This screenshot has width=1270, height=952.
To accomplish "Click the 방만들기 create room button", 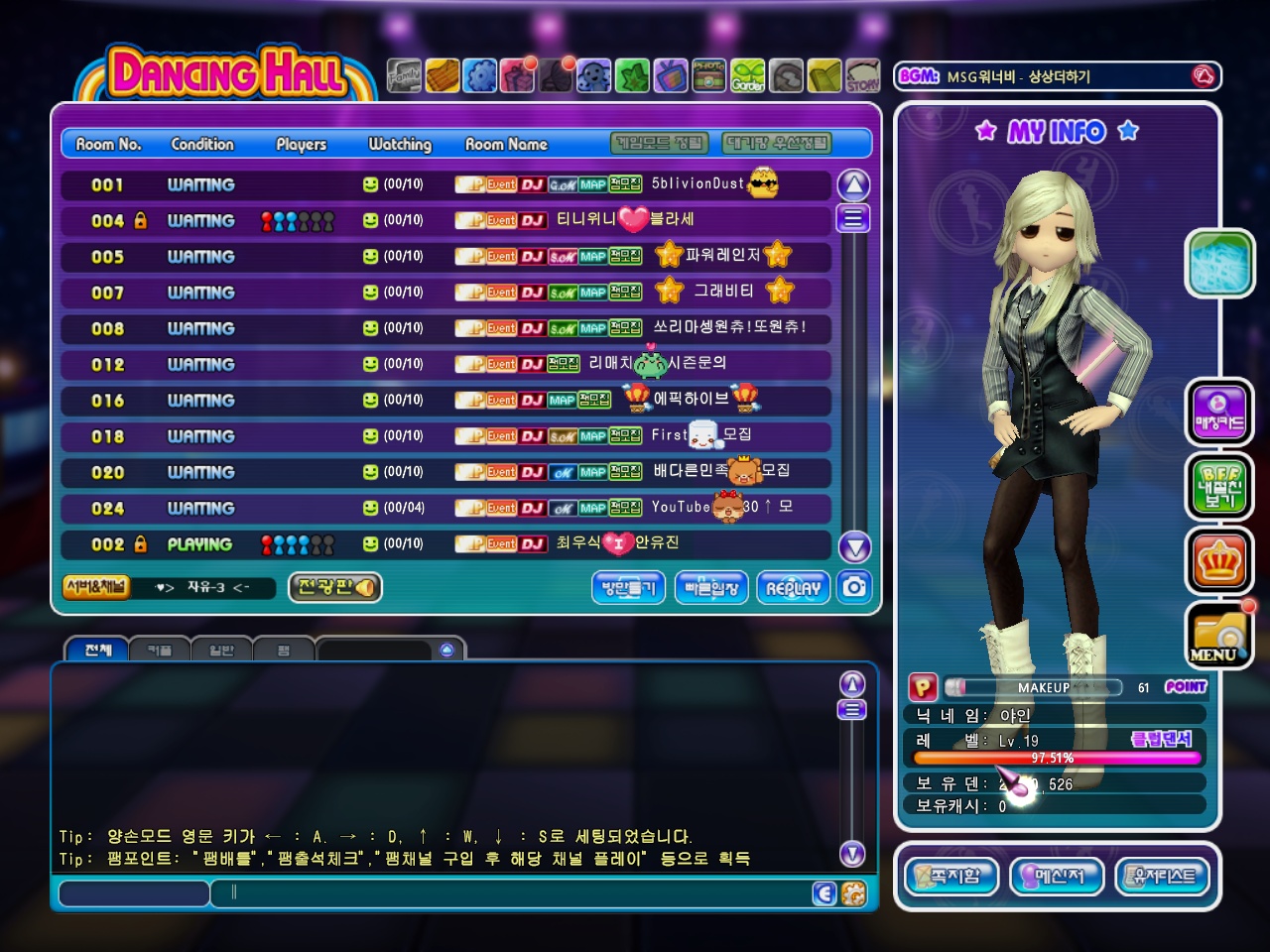I will tap(628, 588).
